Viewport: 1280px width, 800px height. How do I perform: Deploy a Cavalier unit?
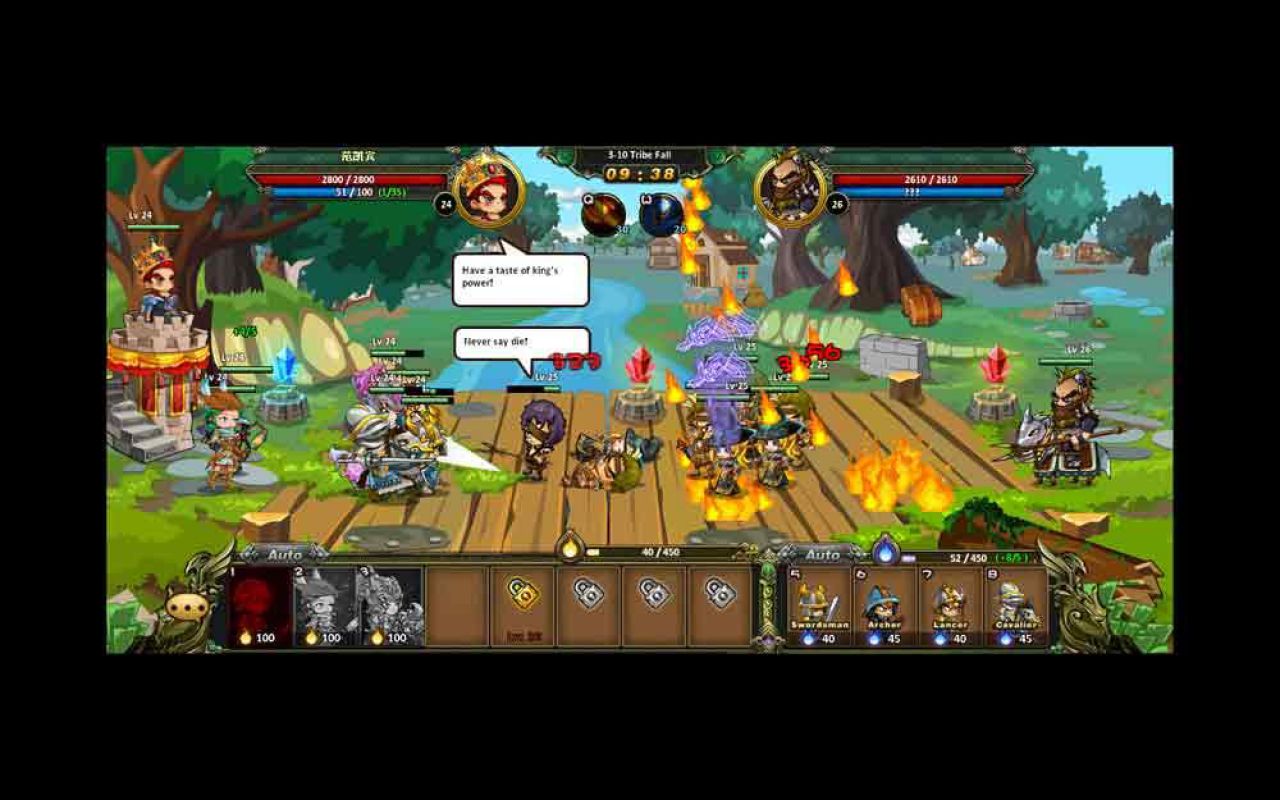(x=1018, y=600)
